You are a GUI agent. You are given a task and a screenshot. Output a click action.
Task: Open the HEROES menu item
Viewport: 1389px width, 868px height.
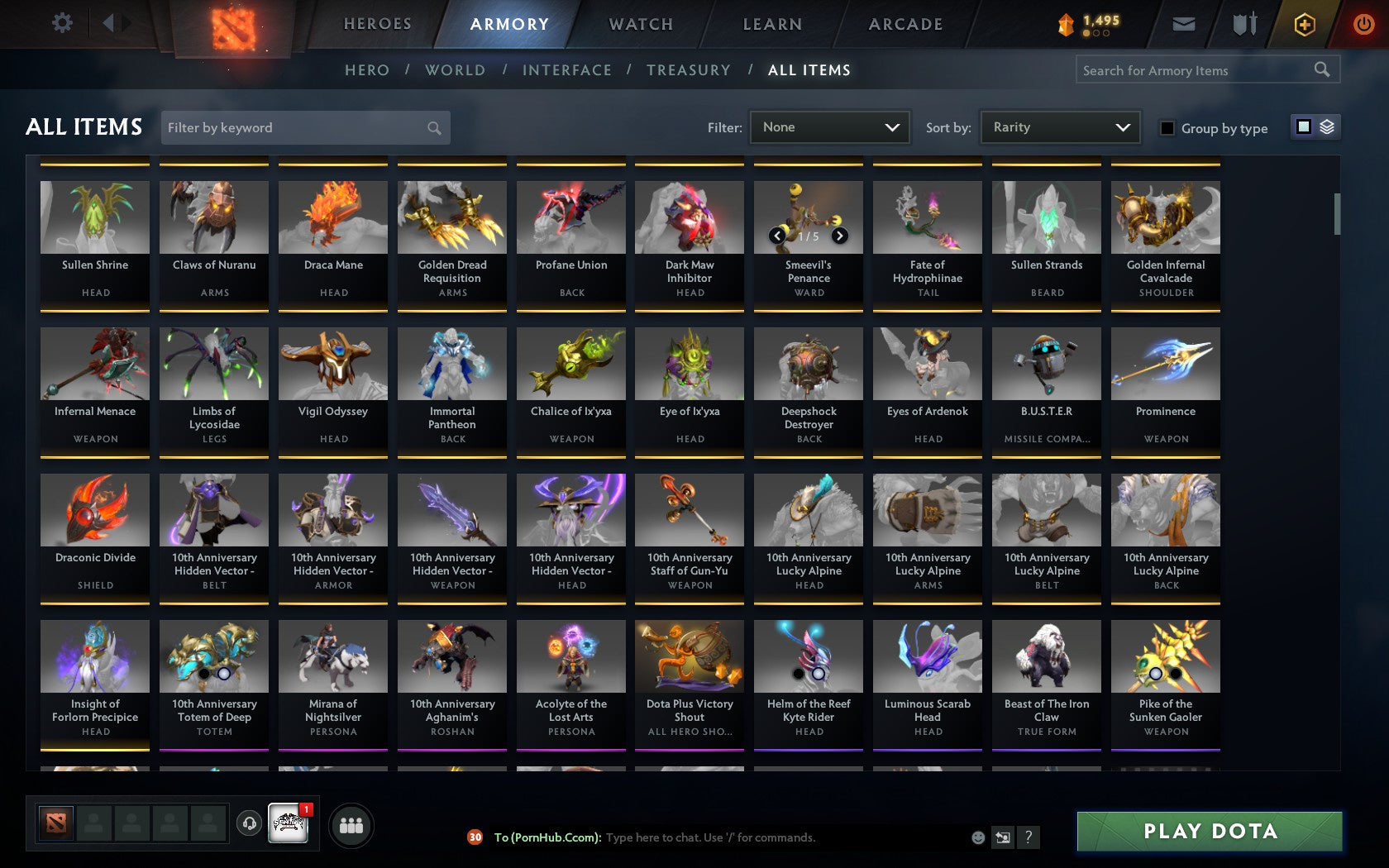[x=377, y=24]
